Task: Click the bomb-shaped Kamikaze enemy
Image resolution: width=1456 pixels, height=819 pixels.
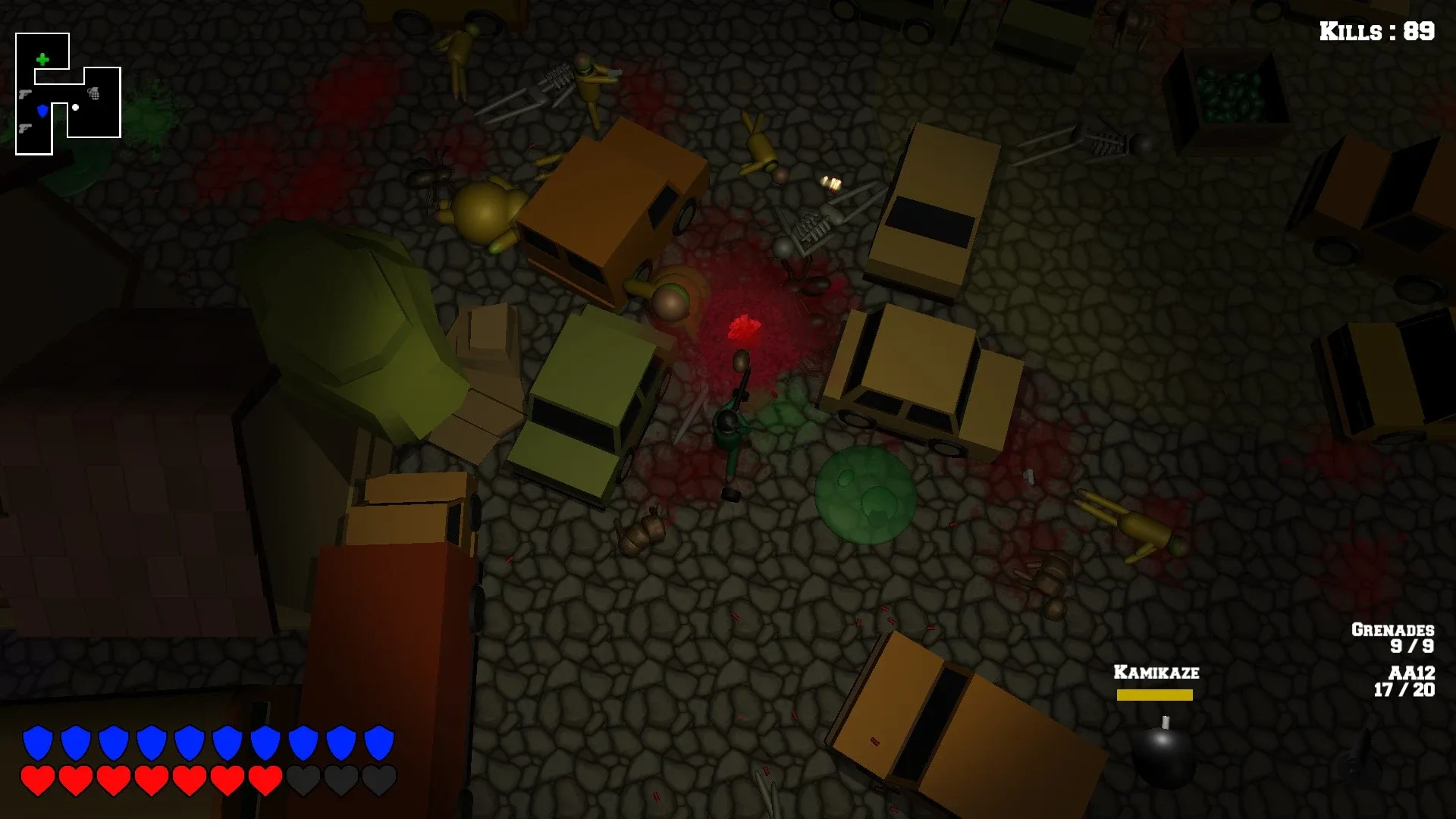Action: (1162, 747)
